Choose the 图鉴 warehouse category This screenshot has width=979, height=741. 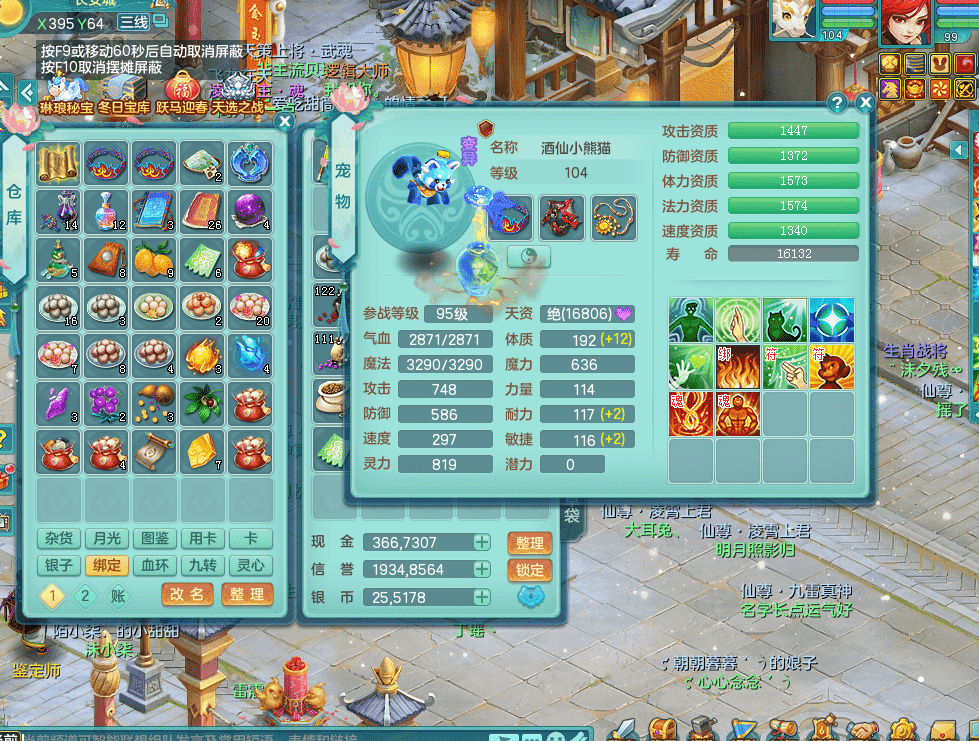(155, 539)
